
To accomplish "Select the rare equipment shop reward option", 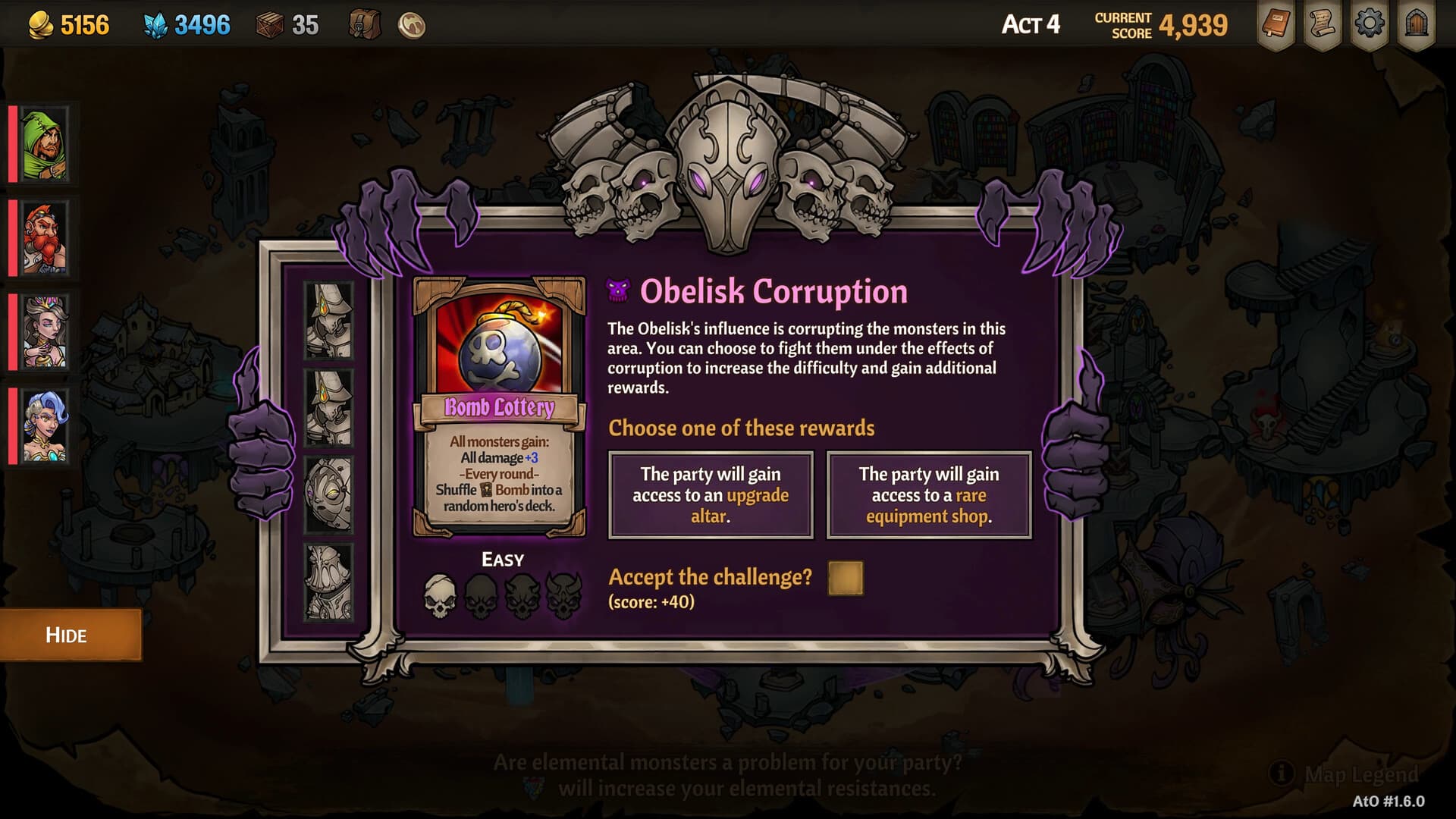I will (929, 495).
